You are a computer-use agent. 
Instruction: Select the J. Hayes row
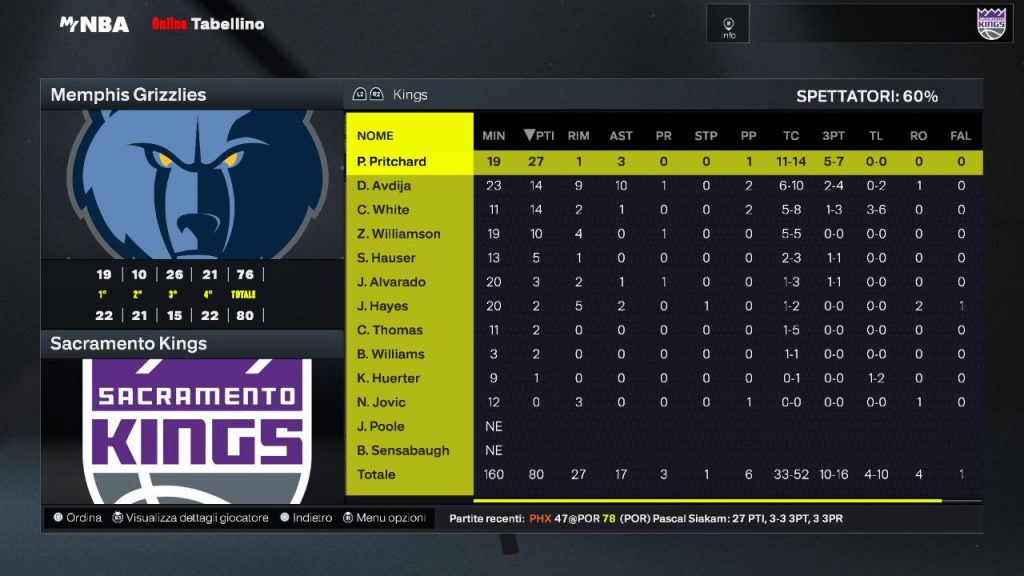(x=383, y=306)
